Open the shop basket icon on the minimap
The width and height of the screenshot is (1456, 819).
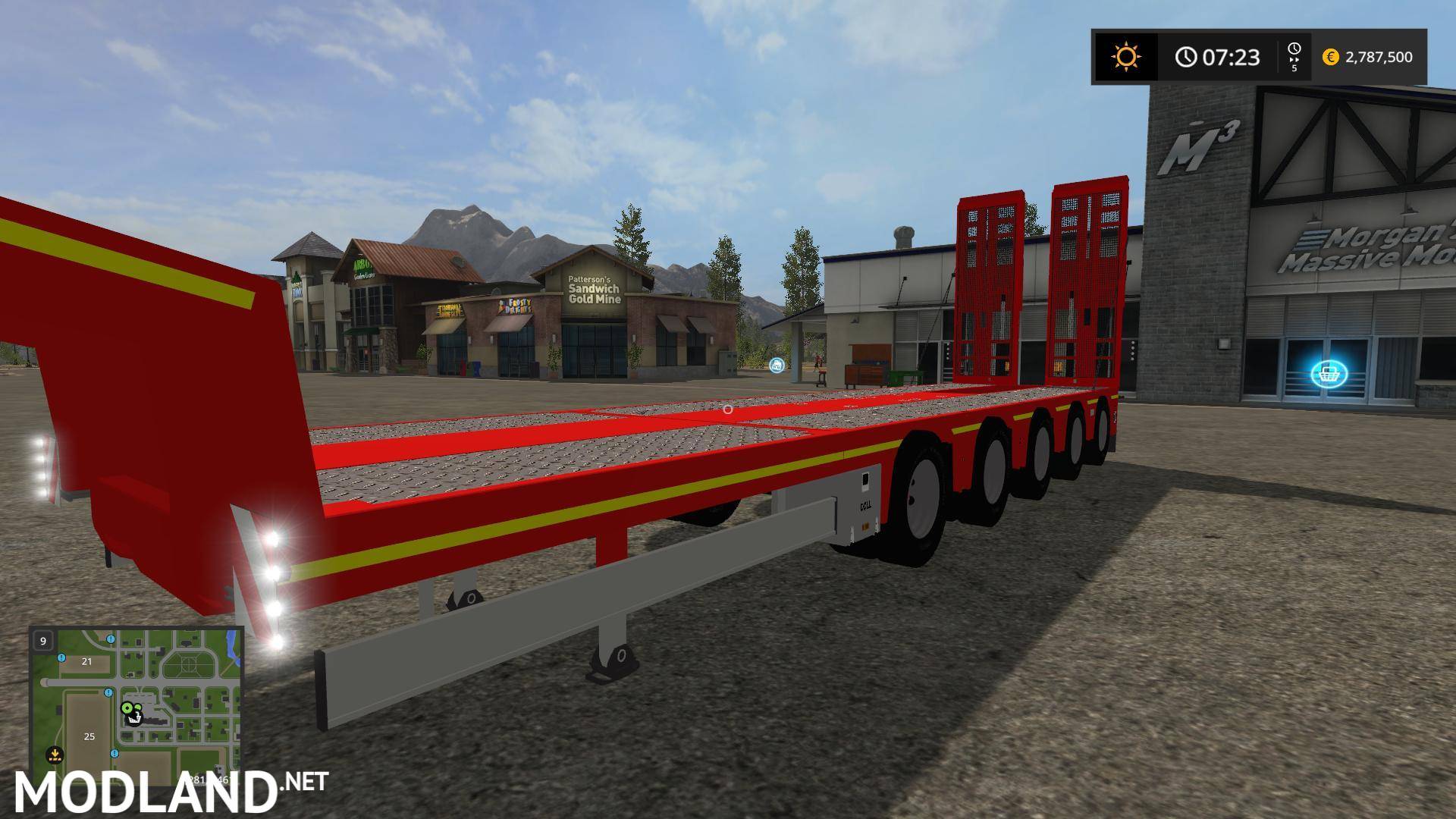coord(134,719)
